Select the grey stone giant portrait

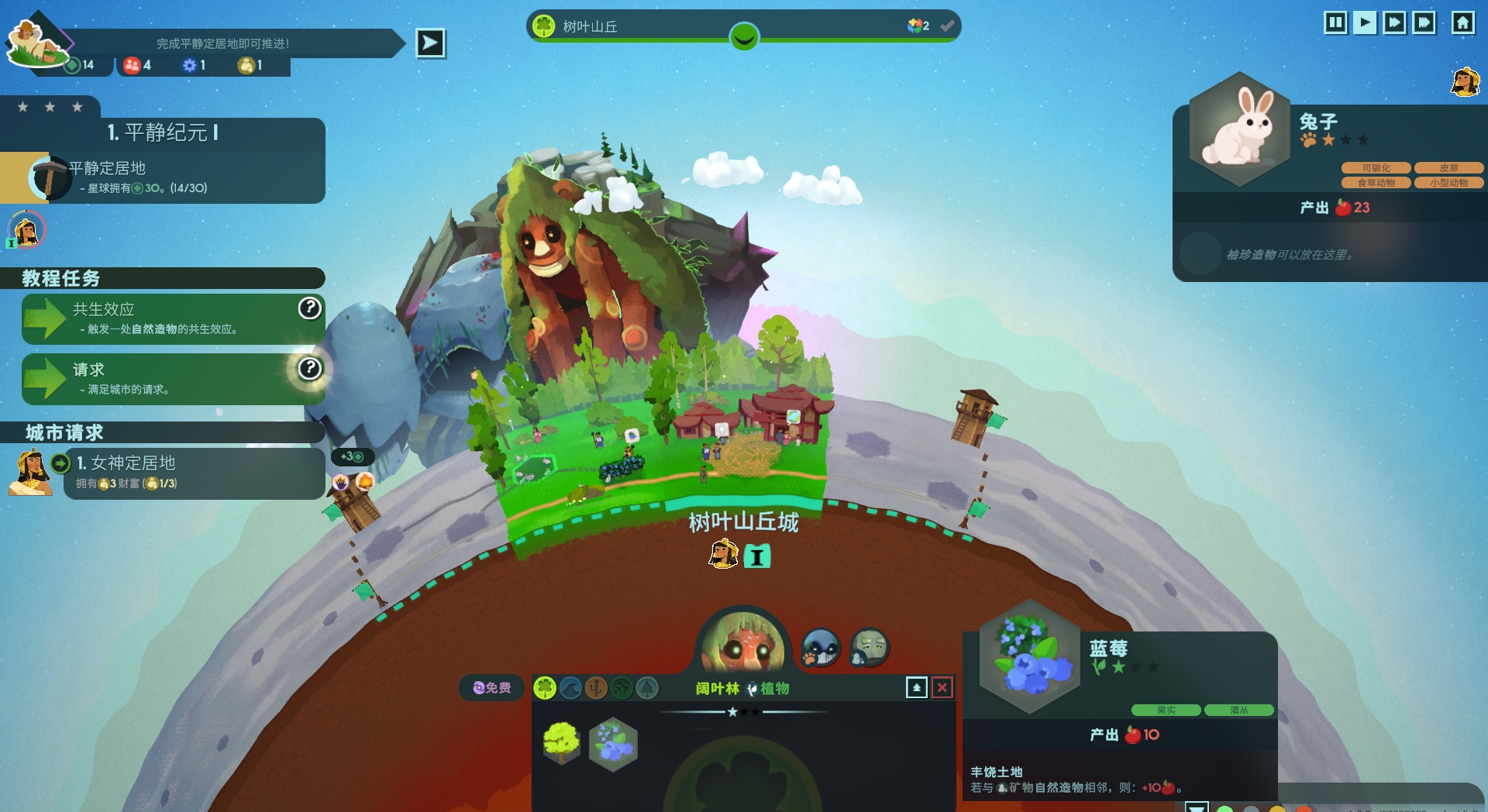click(870, 648)
